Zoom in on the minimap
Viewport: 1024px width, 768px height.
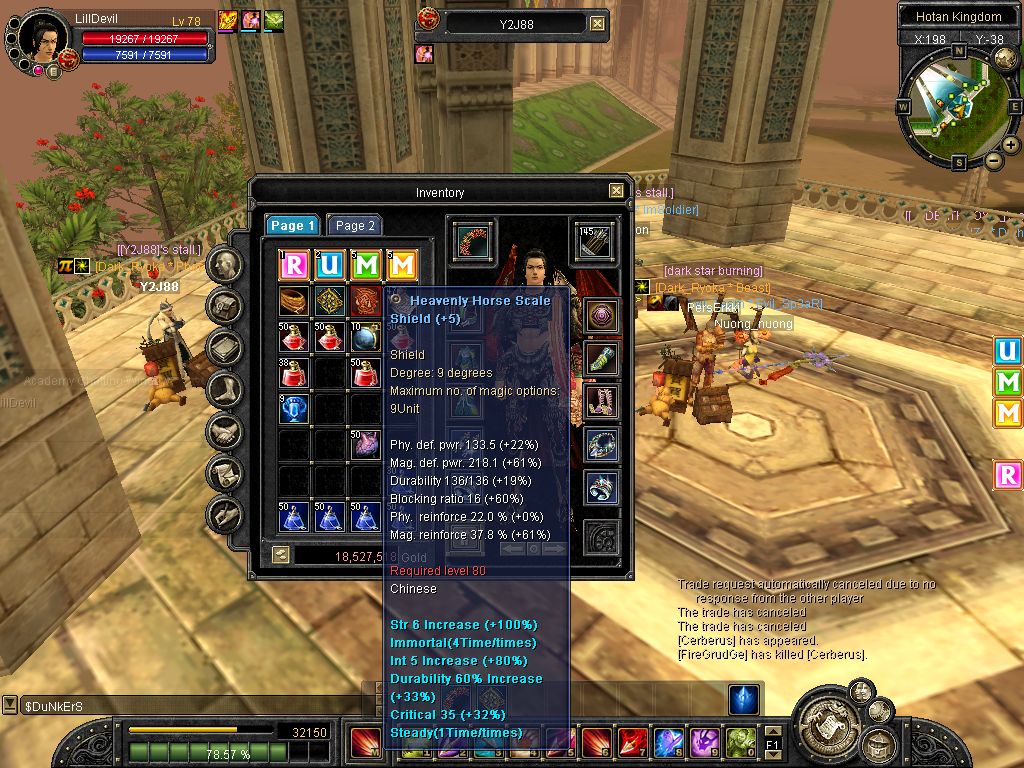point(1011,145)
